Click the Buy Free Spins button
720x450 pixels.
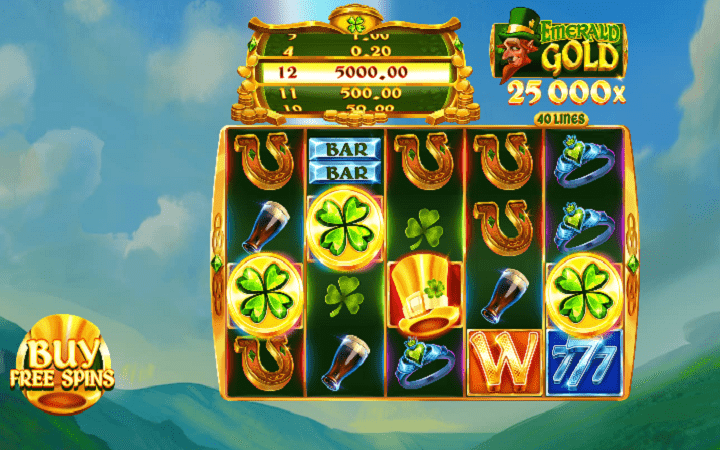click(x=62, y=364)
